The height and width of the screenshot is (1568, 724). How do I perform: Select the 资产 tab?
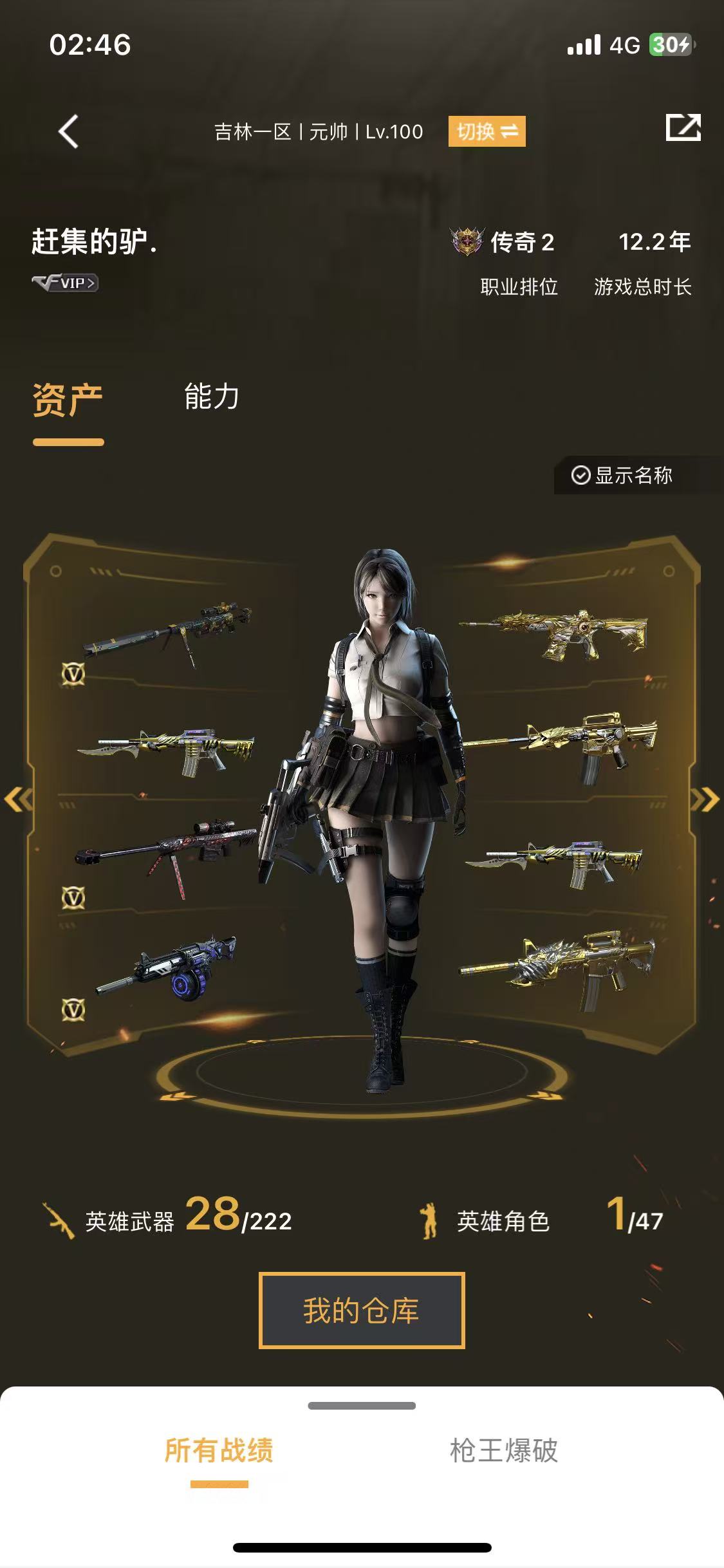(x=68, y=400)
